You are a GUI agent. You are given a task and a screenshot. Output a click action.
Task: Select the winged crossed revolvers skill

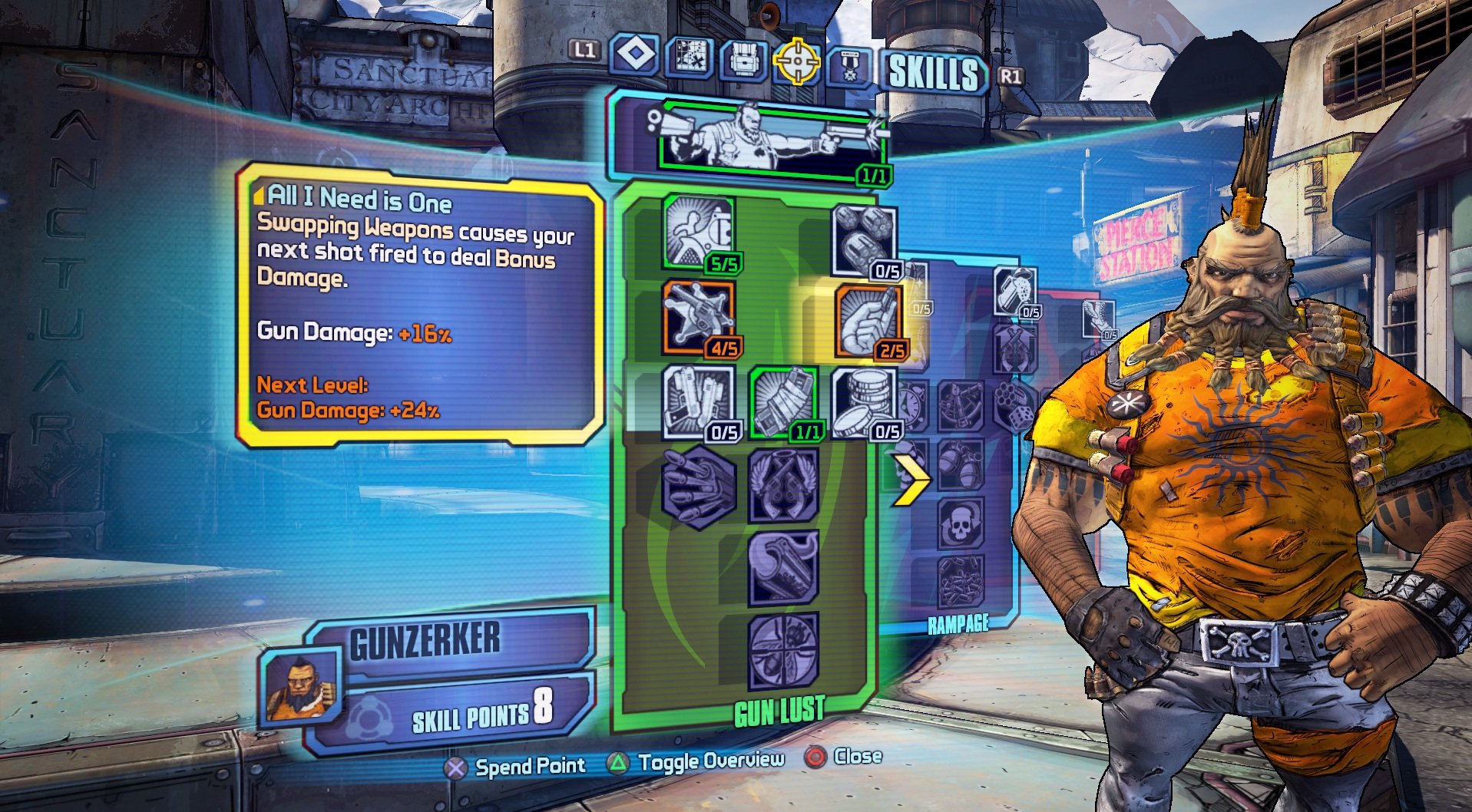click(783, 487)
